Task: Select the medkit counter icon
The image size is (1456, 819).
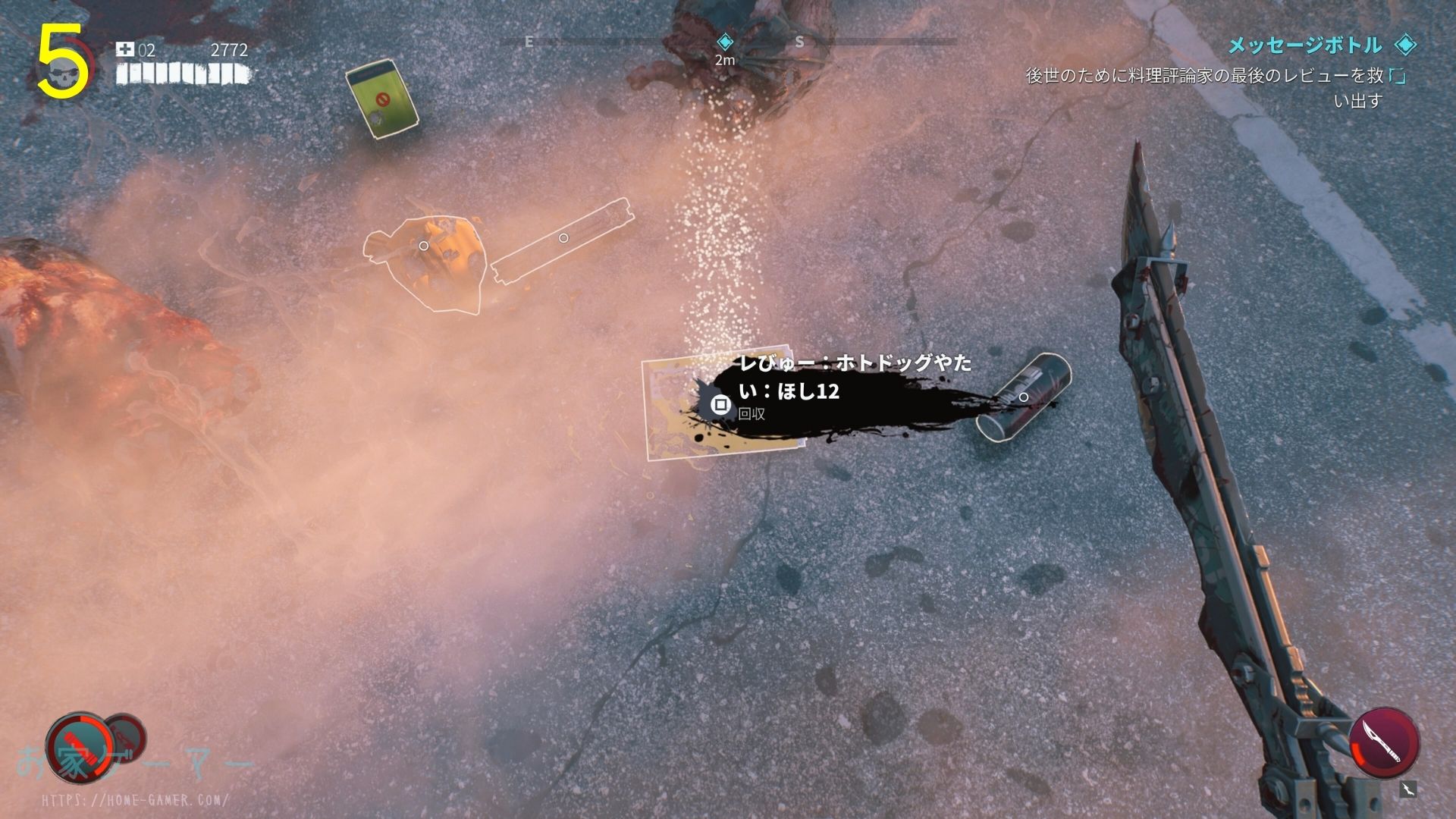Action: coord(124,50)
